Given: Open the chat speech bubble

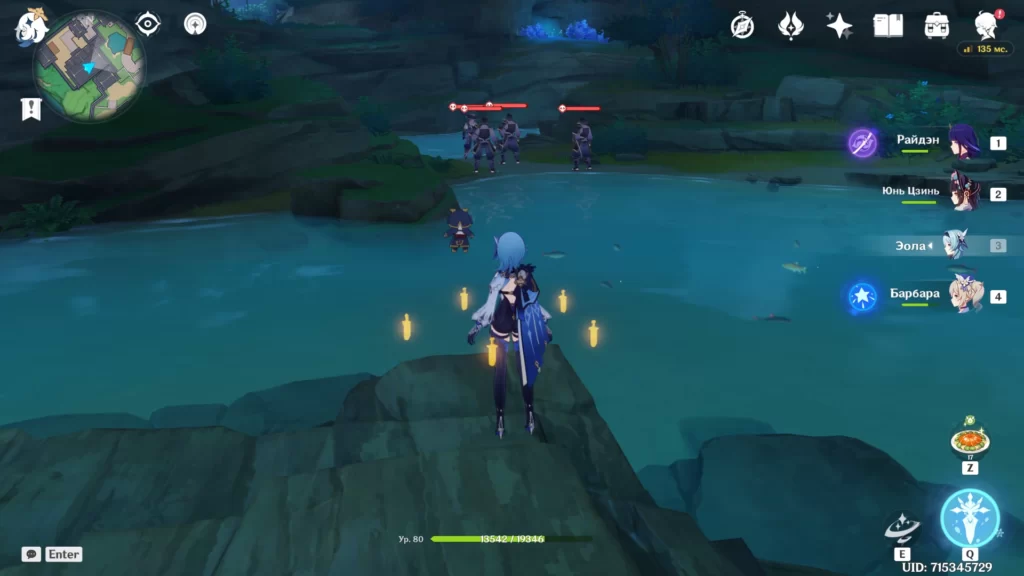Looking at the screenshot, I should point(31,554).
